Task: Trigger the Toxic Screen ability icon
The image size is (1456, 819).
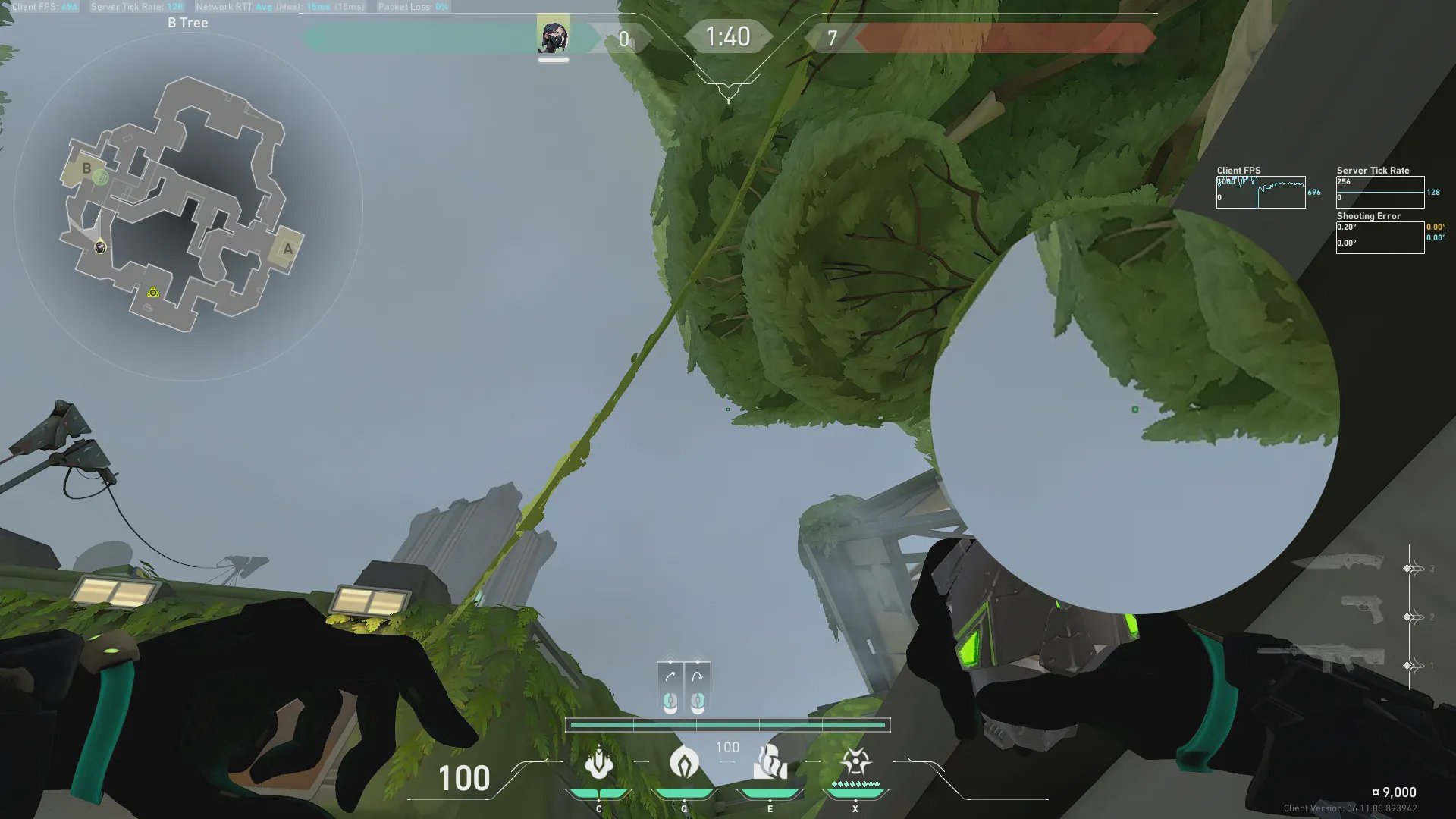Action: pyautogui.click(x=770, y=763)
